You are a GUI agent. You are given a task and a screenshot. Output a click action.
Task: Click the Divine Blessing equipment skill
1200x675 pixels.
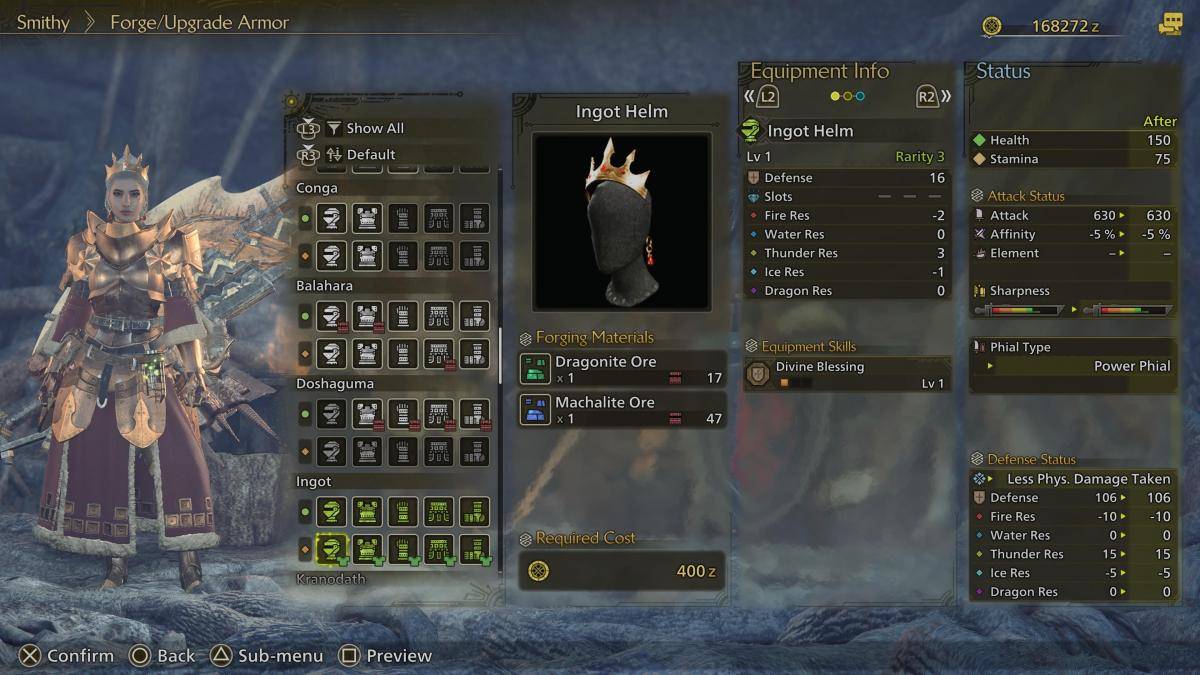click(847, 374)
